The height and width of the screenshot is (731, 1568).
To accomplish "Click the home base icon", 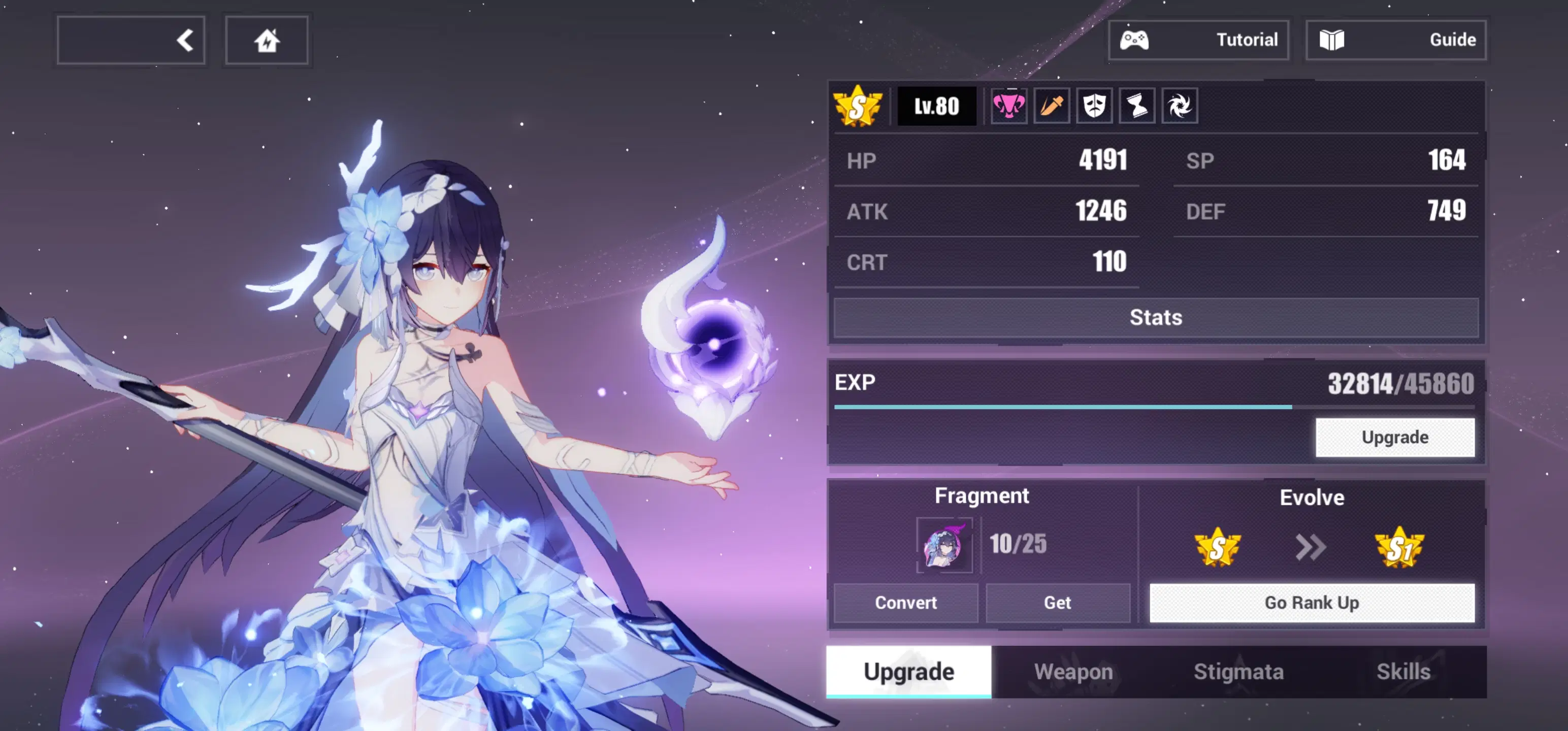I will pos(267,40).
